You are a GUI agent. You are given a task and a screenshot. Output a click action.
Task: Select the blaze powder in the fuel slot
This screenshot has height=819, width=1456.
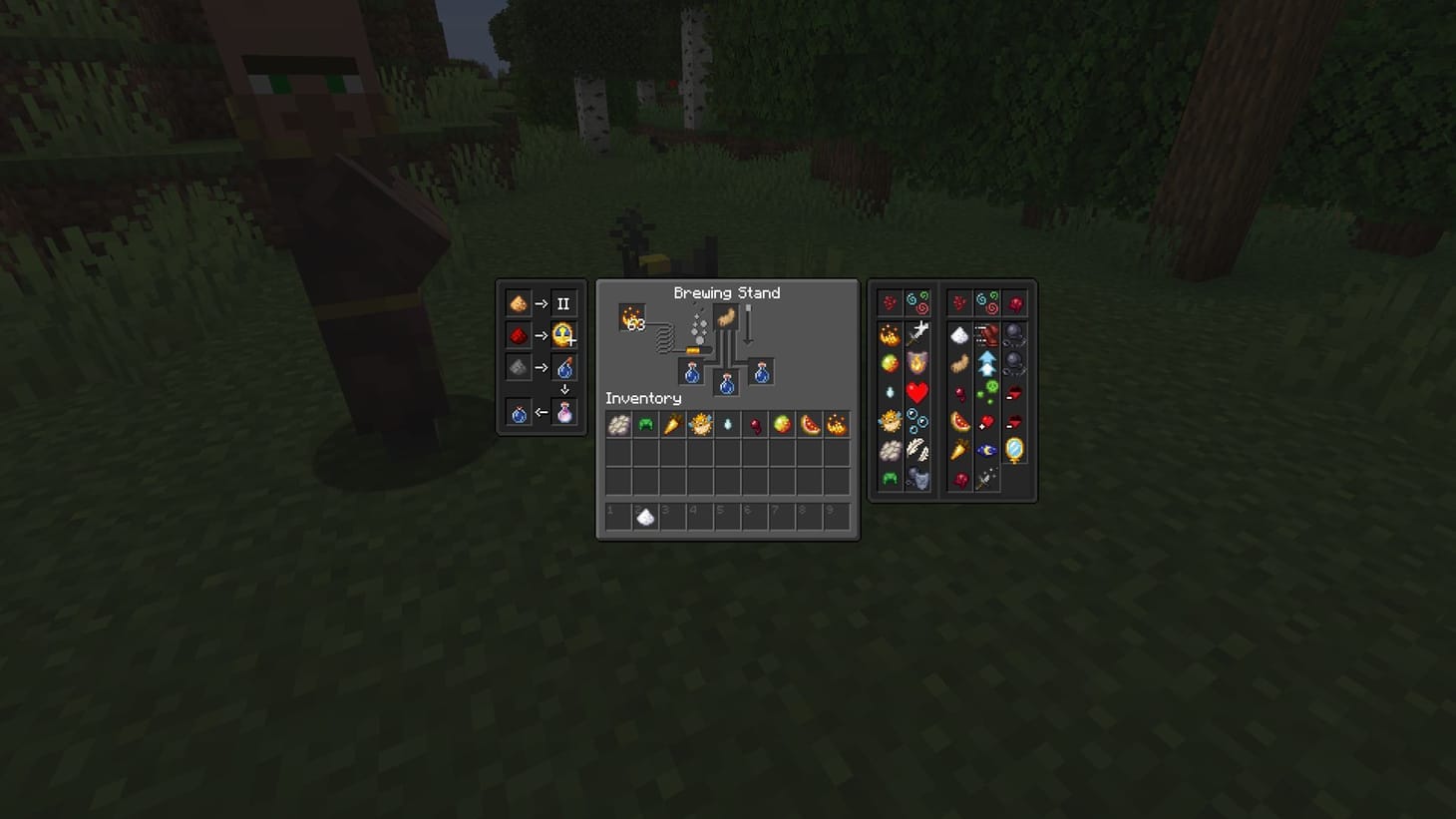click(633, 317)
